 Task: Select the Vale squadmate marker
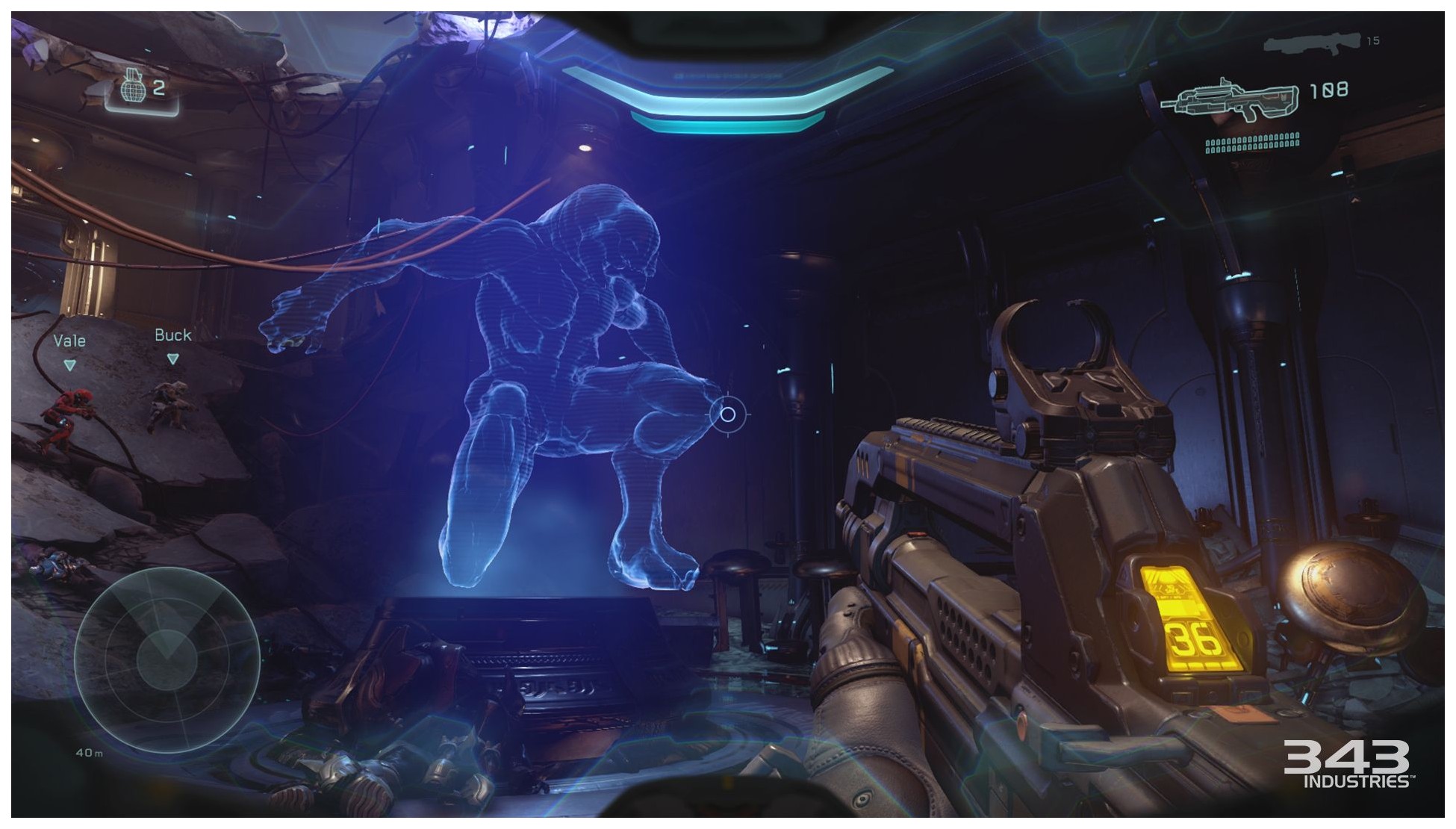click(69, 364)
